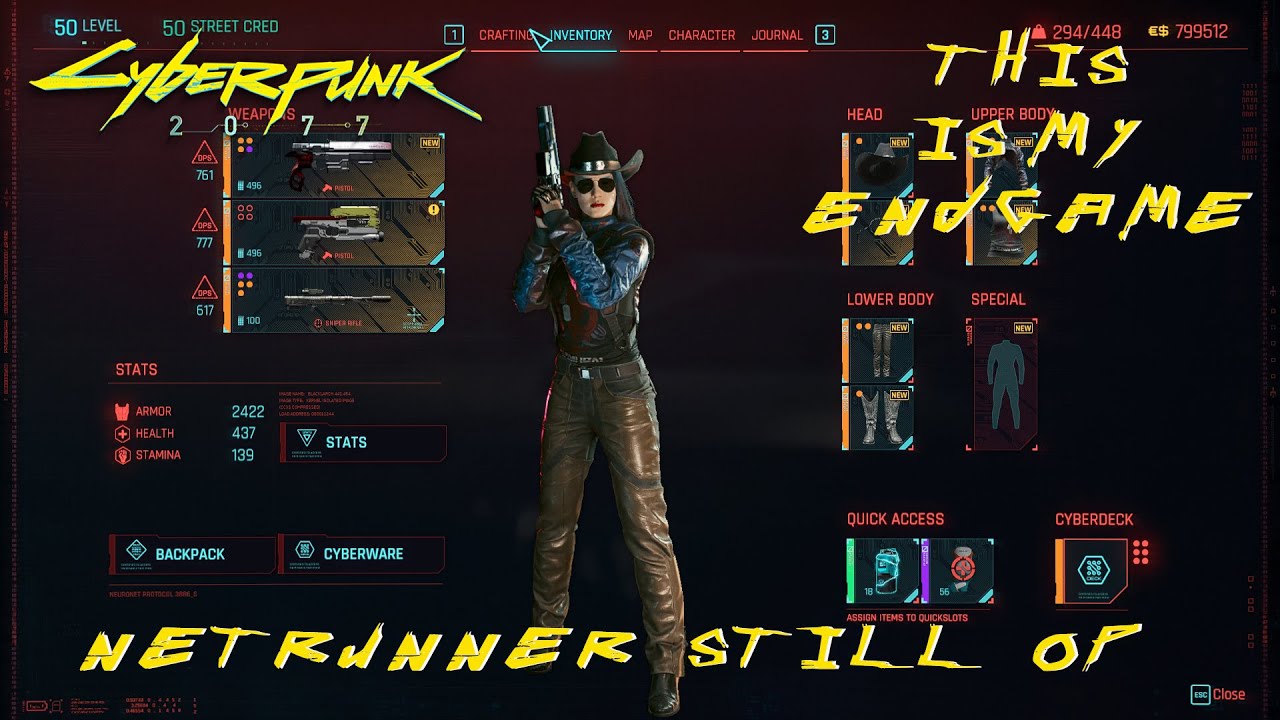Click the Armor shield icon in Stats
The height and width of the screenshot is (720, 1280).
click(x=122, y=410)
